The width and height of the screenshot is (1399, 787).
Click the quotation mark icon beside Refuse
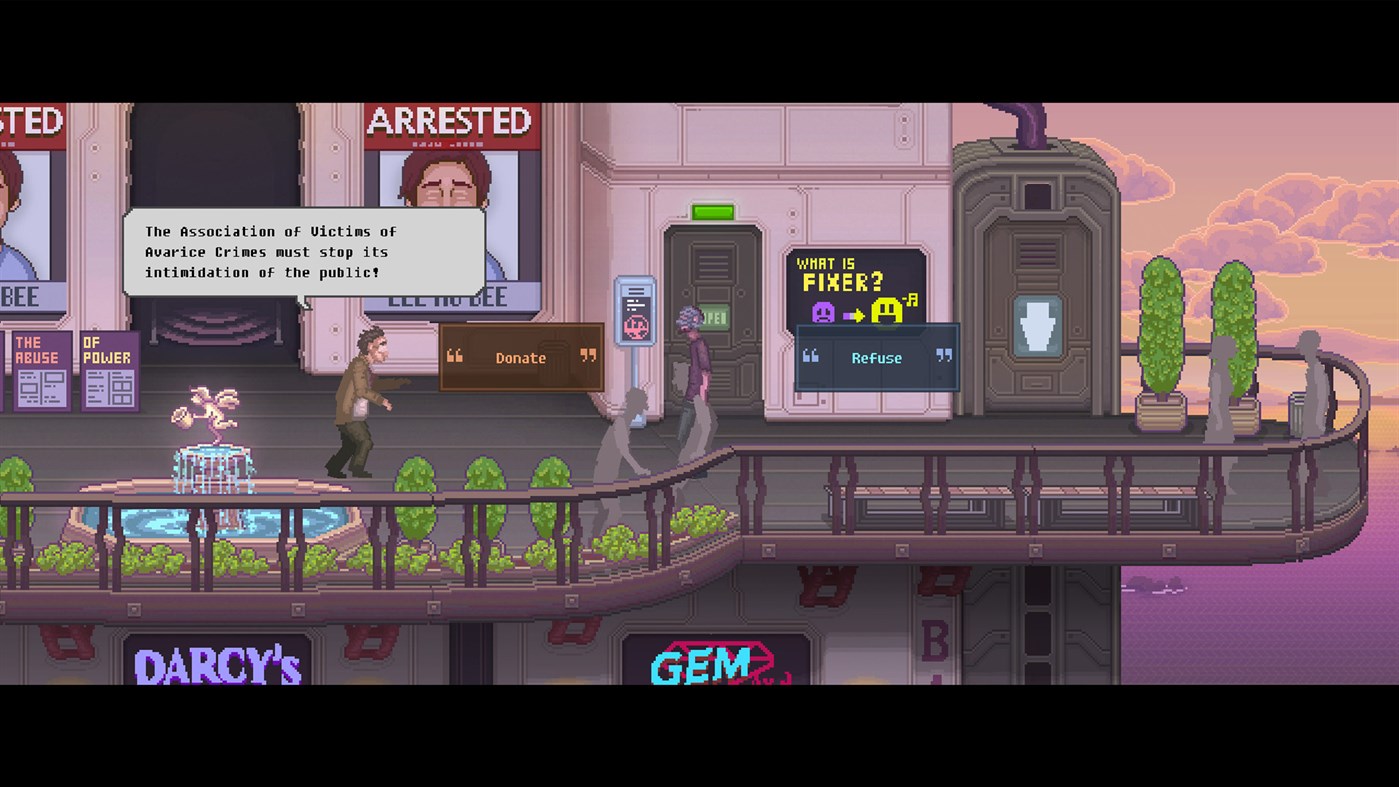[x=811, y=356]
